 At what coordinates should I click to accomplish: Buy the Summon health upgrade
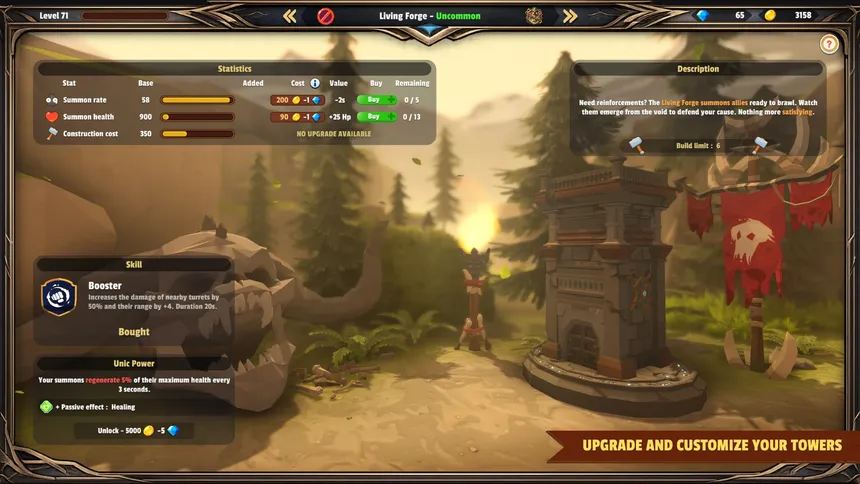point(376,117)
